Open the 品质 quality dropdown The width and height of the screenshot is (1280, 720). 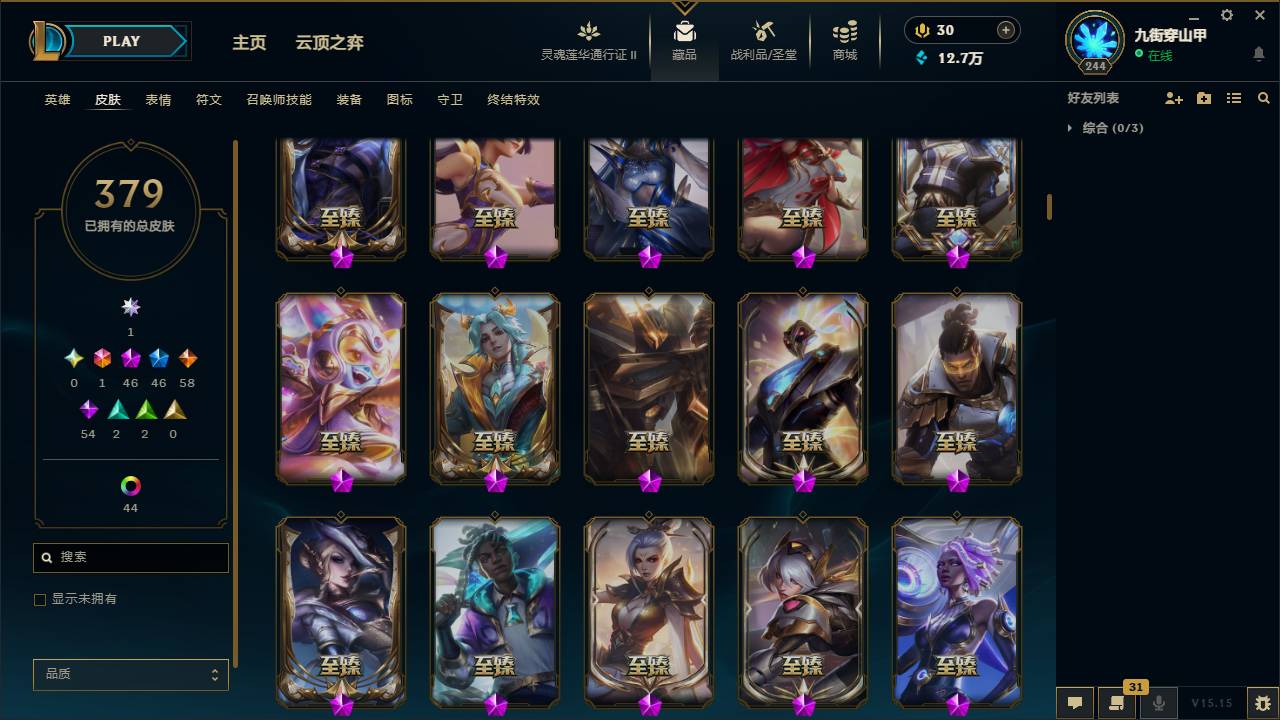coord(130,675)
